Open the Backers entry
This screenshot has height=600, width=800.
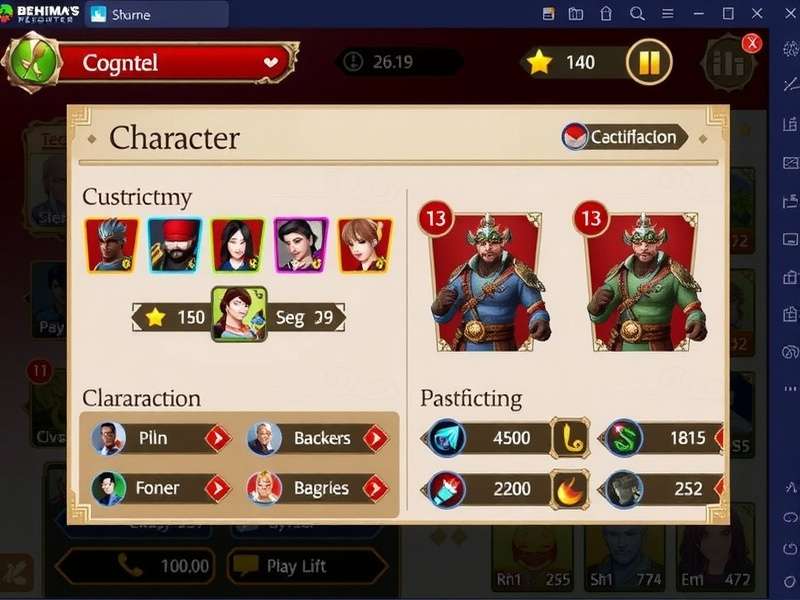pos(317,438)
